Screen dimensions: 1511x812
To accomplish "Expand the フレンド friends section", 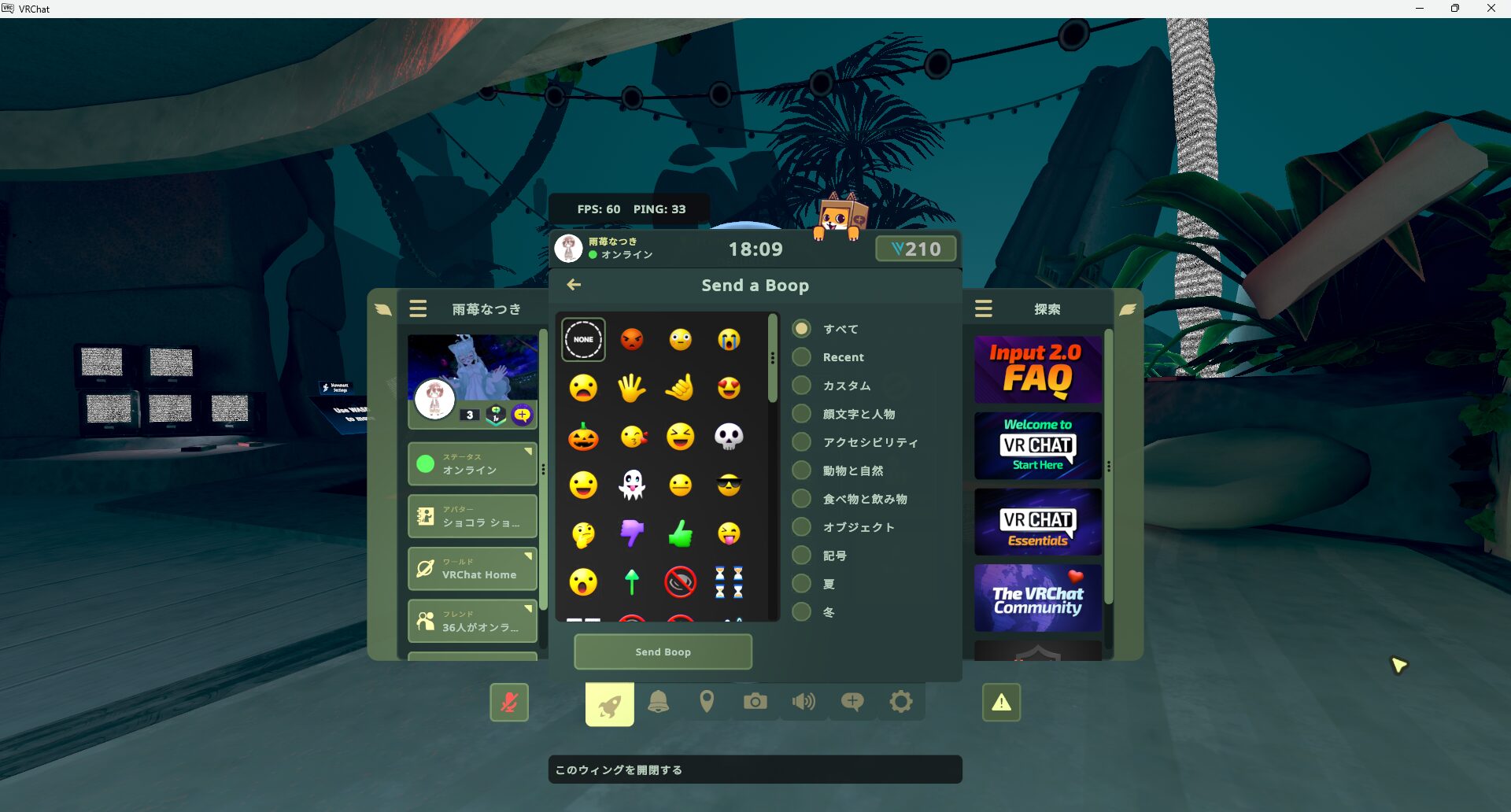I will [x=472, y=621].
